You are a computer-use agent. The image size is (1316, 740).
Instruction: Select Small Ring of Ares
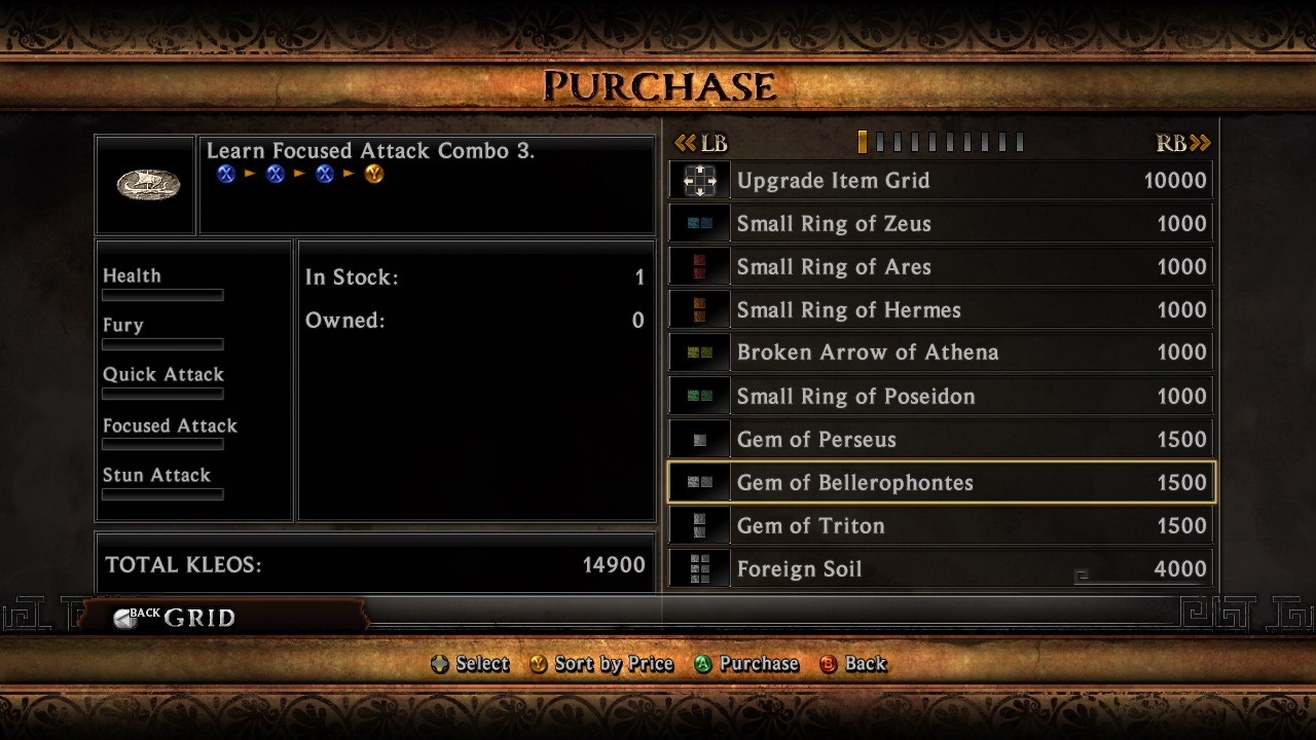[x=940, y=267]
